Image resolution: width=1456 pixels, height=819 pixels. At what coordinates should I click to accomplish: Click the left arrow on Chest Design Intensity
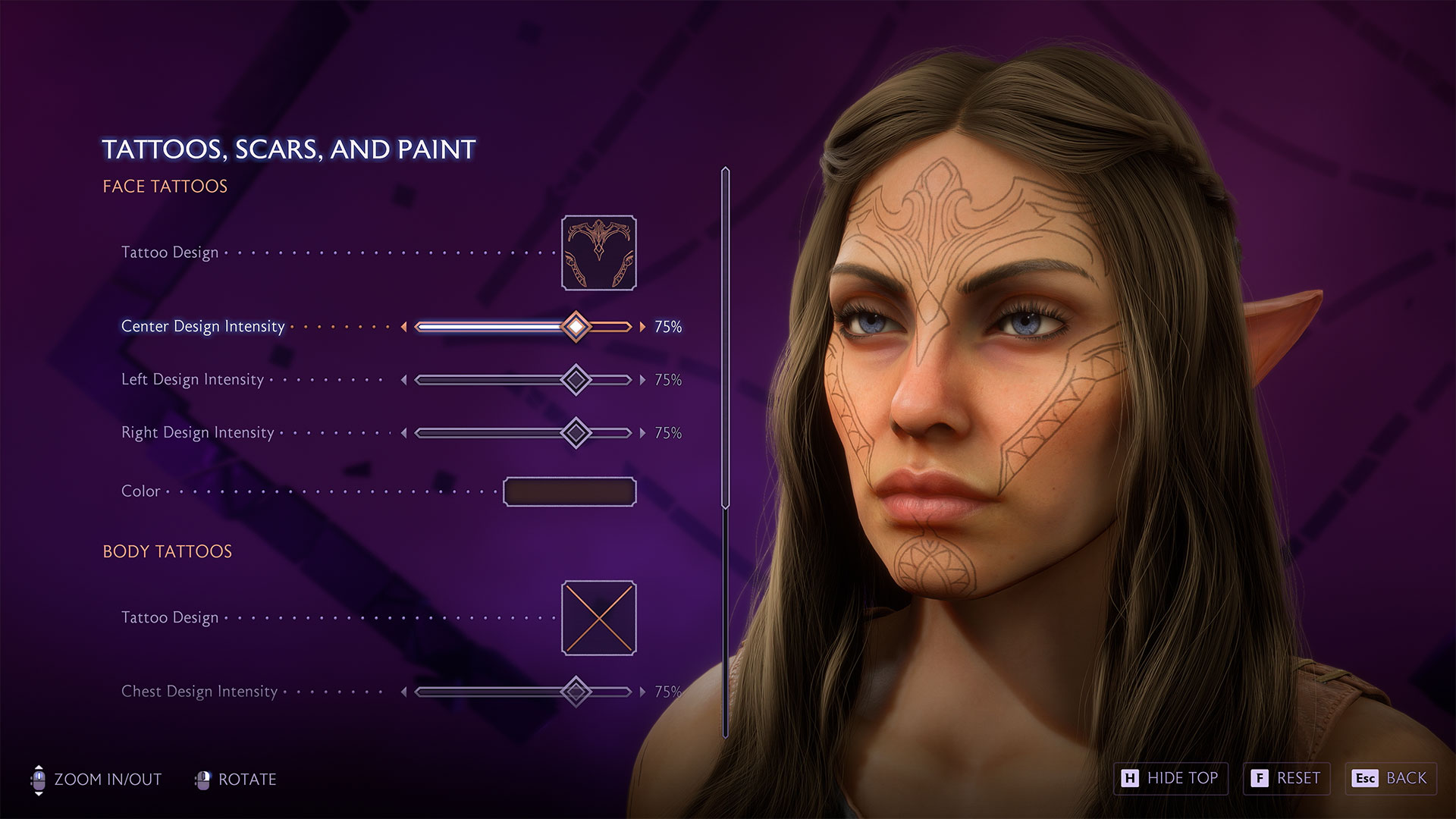[406, 692]
